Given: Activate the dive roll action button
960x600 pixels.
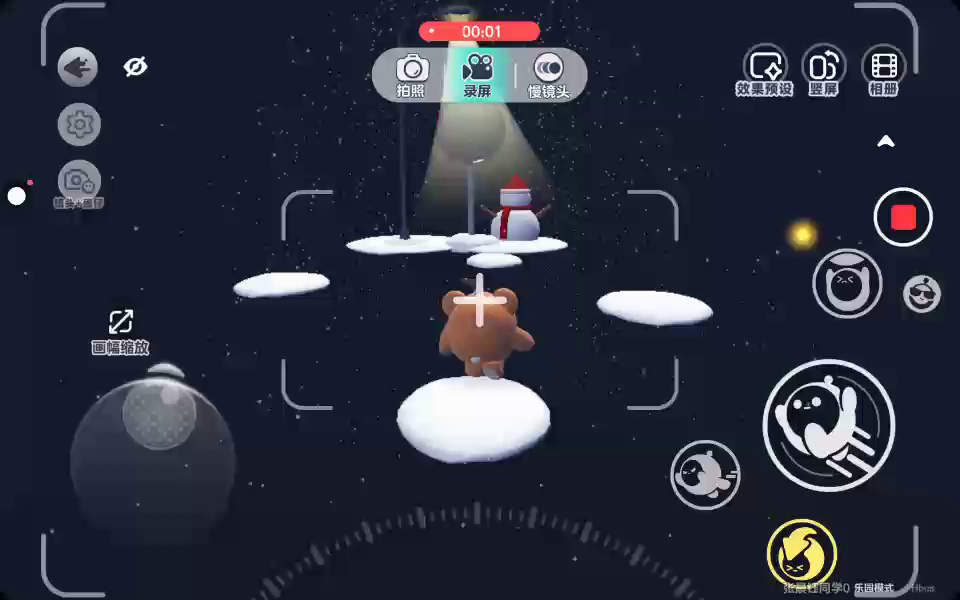Looking at the screenshot, I should click(x=705, y=474).
